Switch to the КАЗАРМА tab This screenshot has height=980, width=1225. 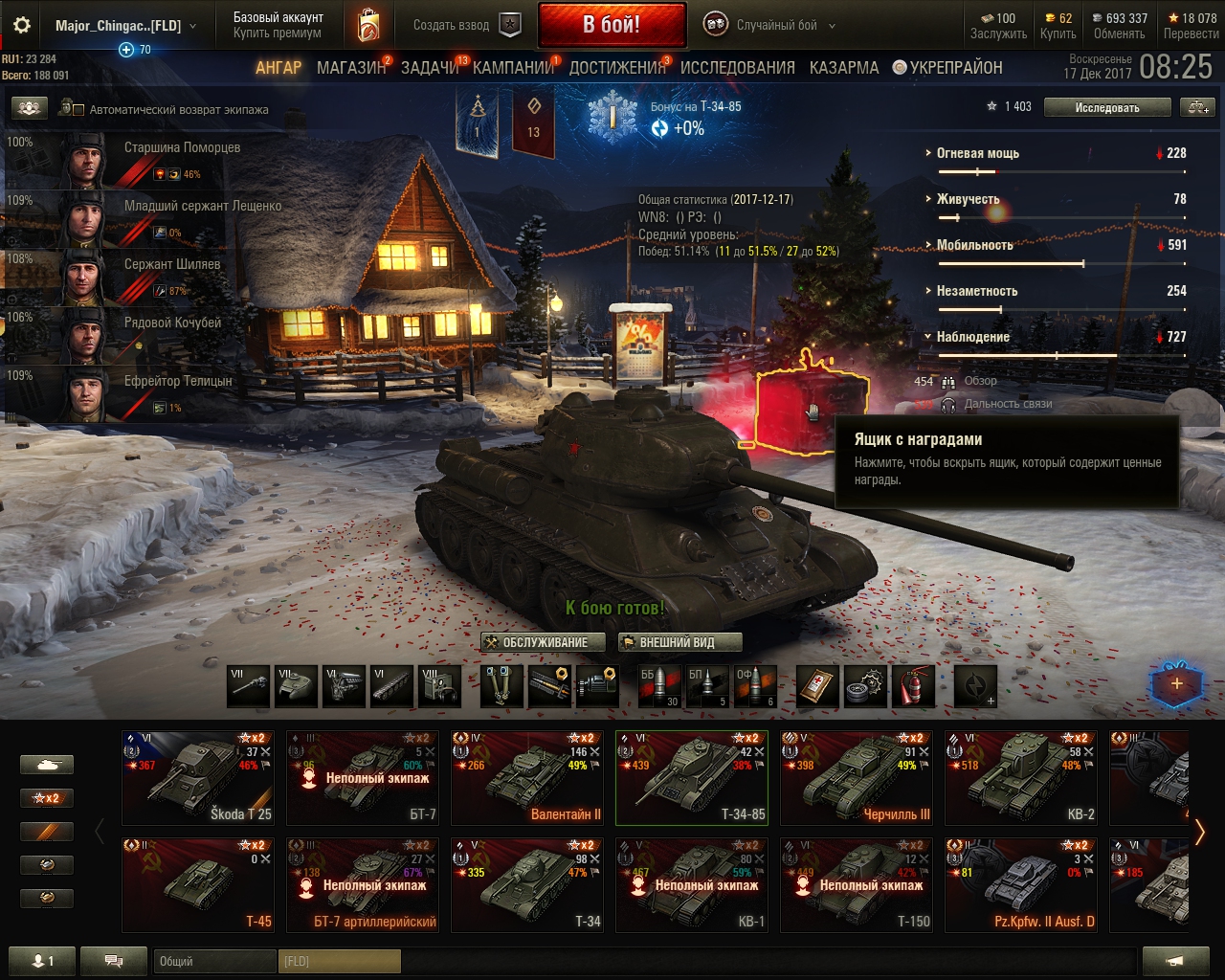tap(844, 68)
